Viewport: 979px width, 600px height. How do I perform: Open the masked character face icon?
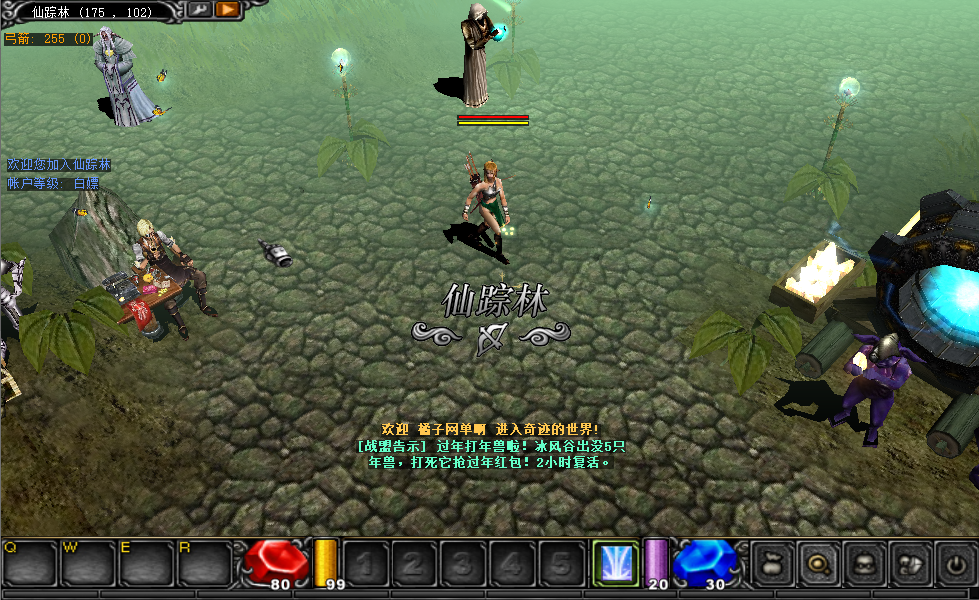863,564
